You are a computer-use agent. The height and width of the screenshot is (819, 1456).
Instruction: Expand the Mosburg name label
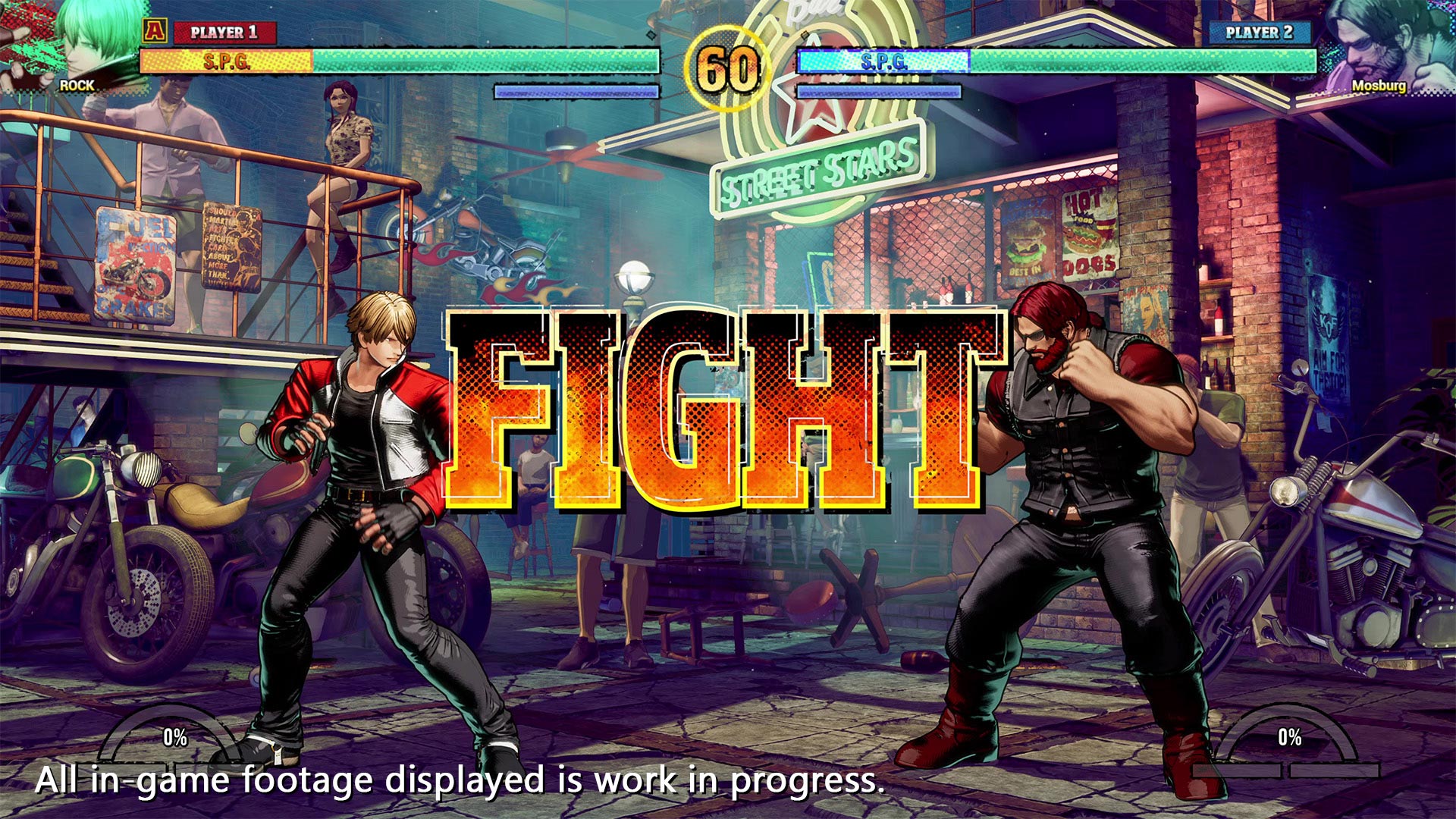(1379, 87)
